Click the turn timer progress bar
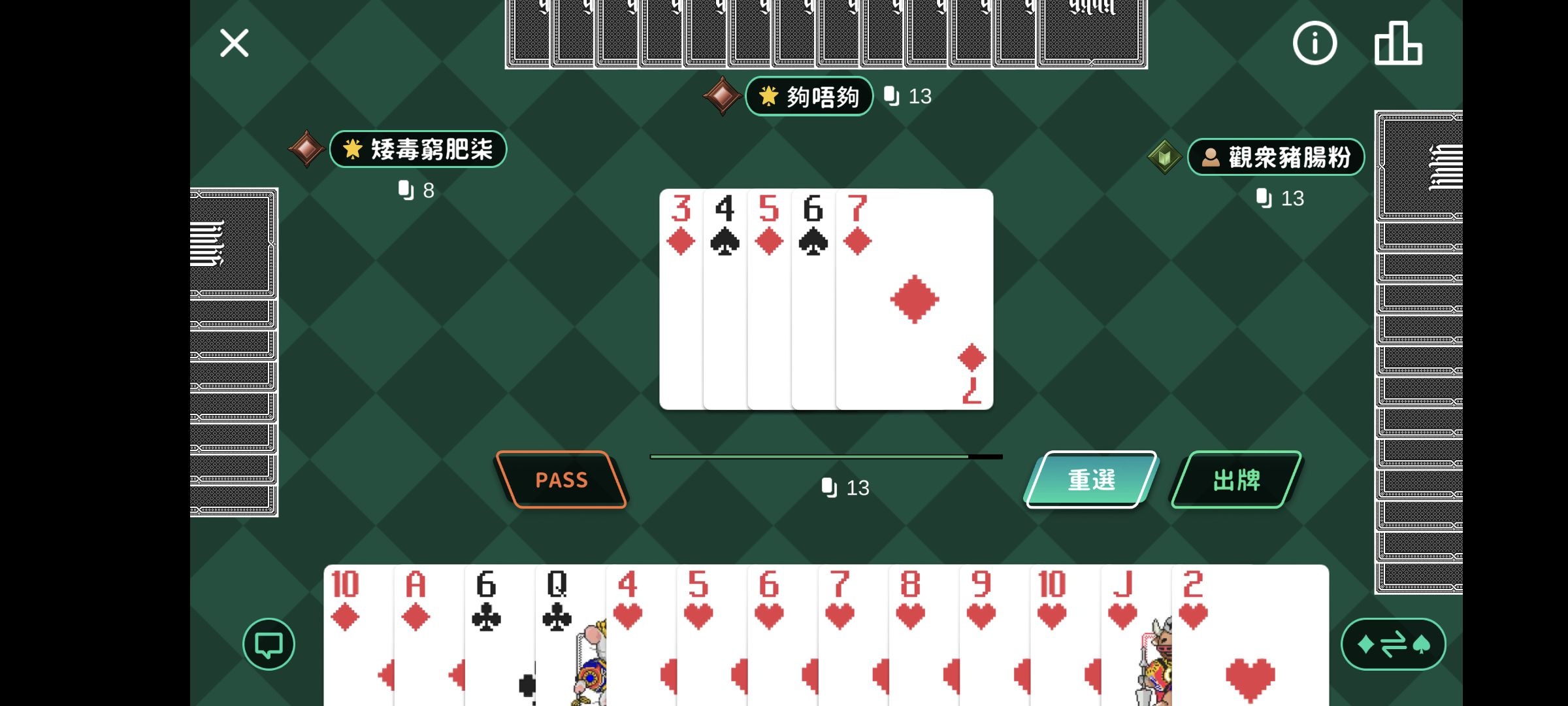Image resolution: width=1568 pixels, height=706 pixels. 825,456
